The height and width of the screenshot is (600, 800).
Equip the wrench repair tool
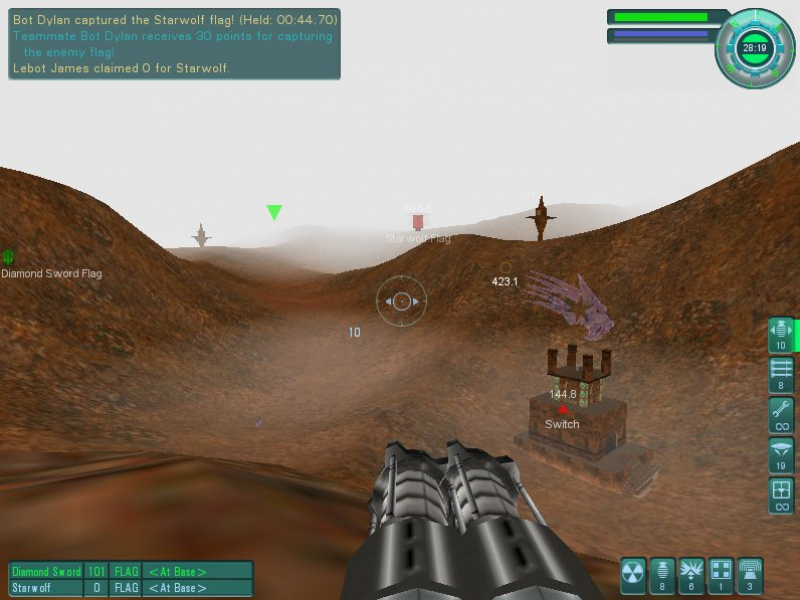click(x=781, y=414)
